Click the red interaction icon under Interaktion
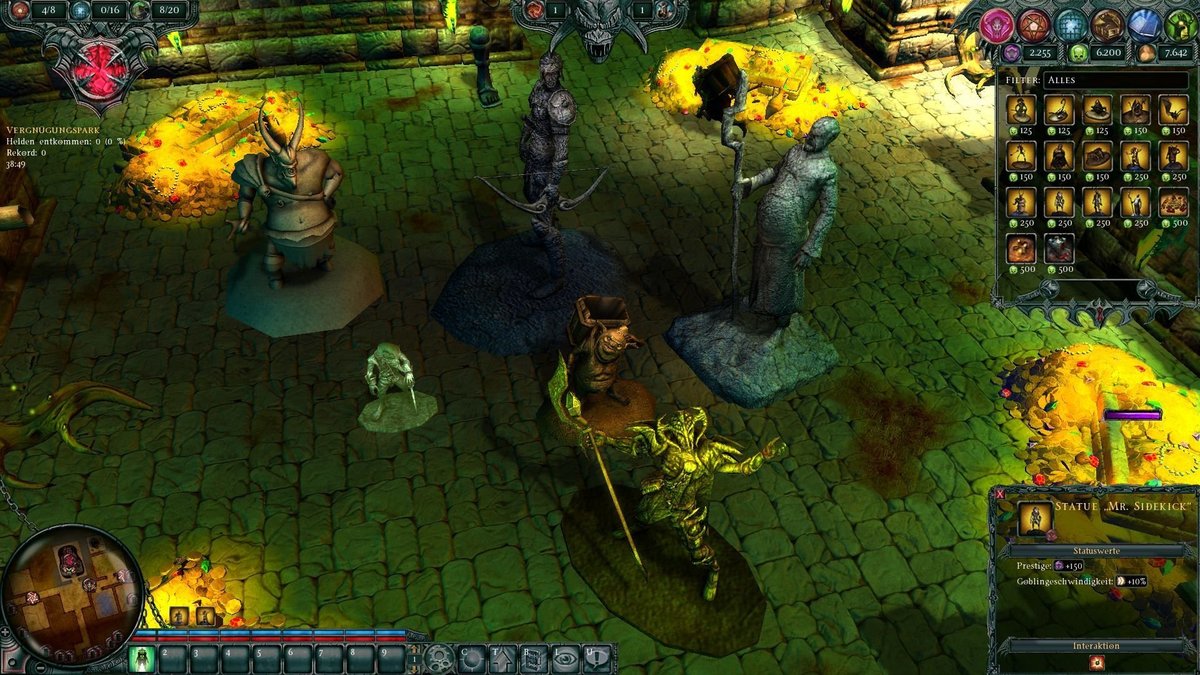 click(1096, 663)
